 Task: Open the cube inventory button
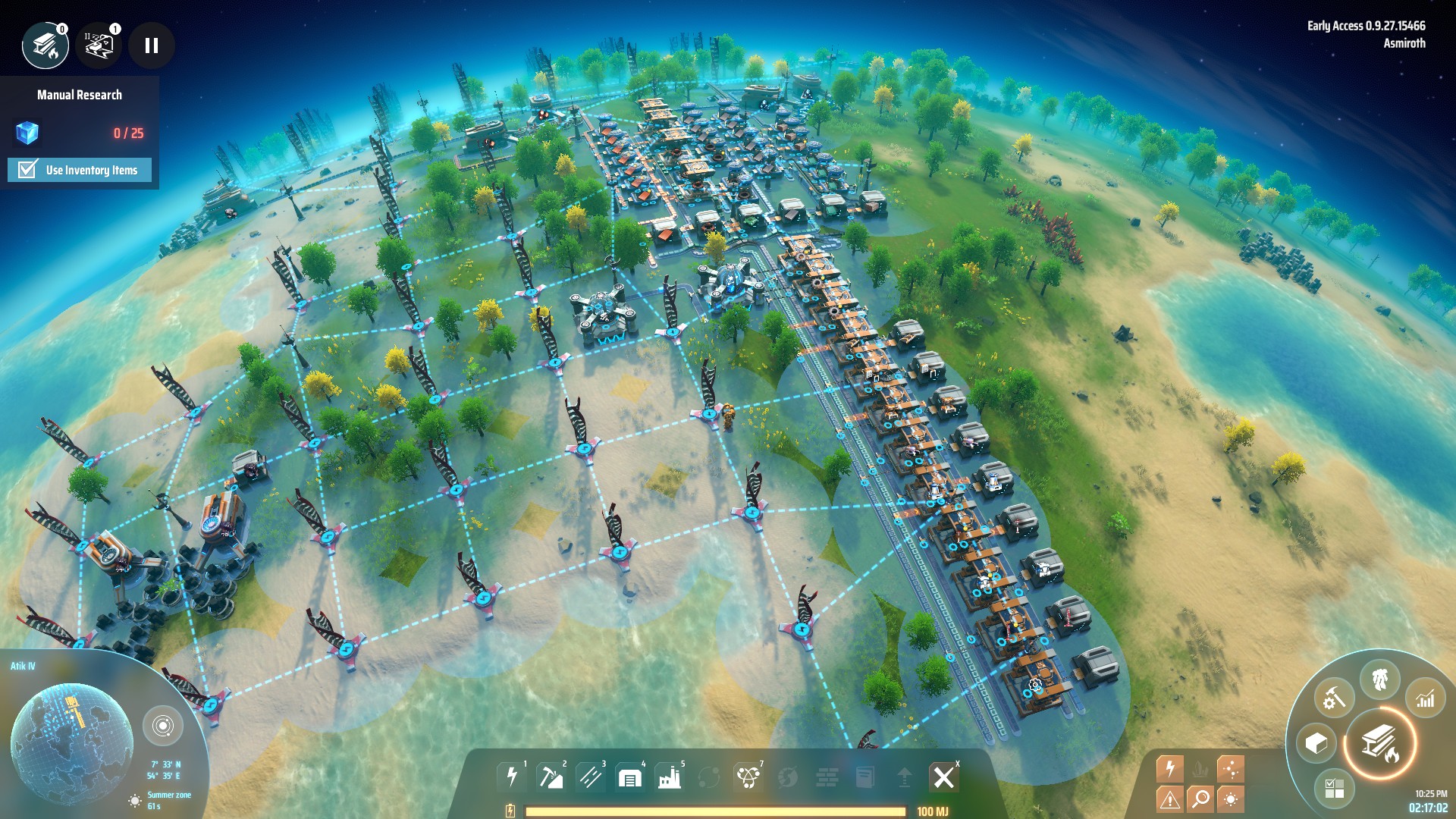(1316, 743)
